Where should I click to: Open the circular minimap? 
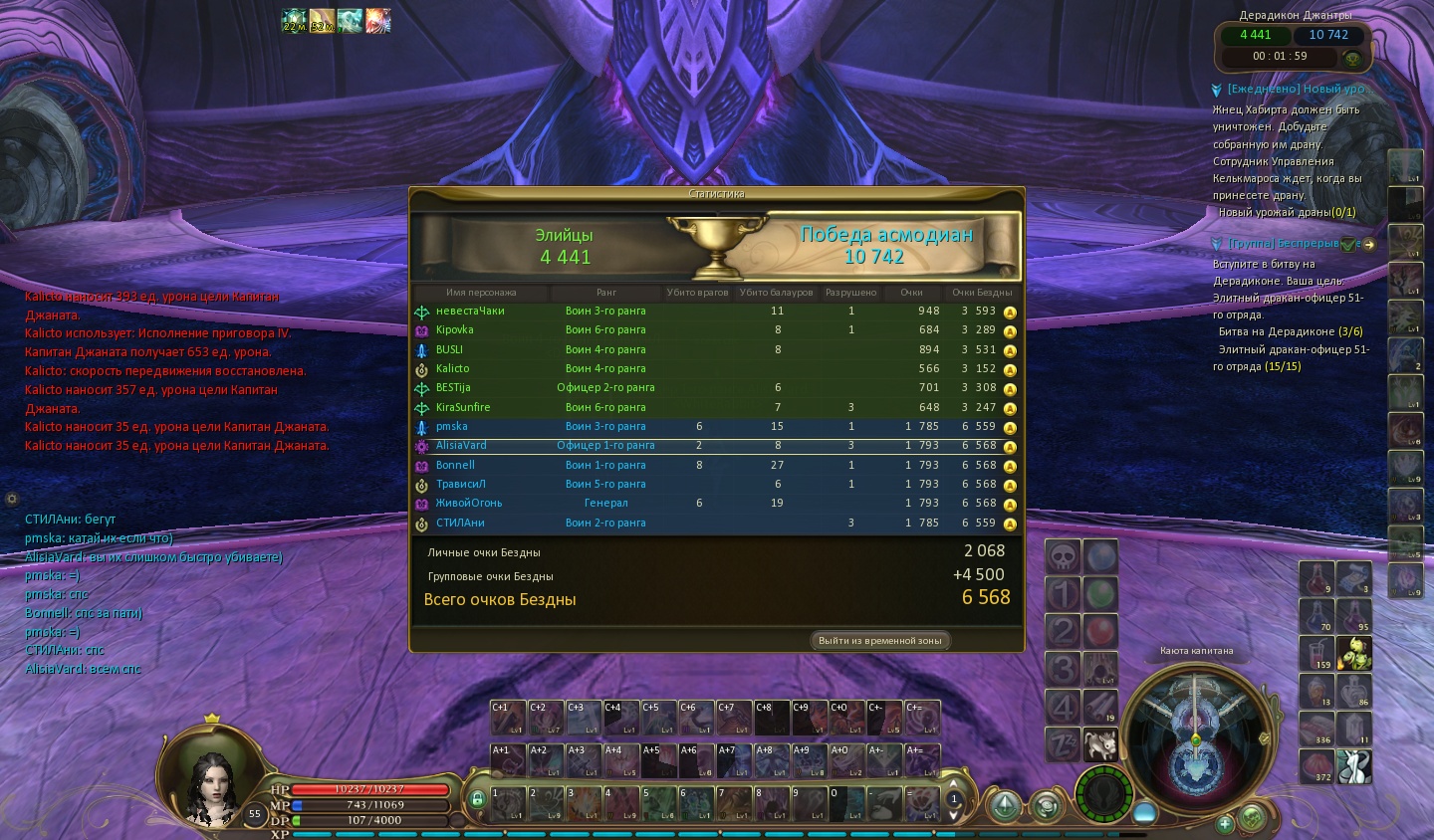pyautogui.click(x=1196, y=735)
